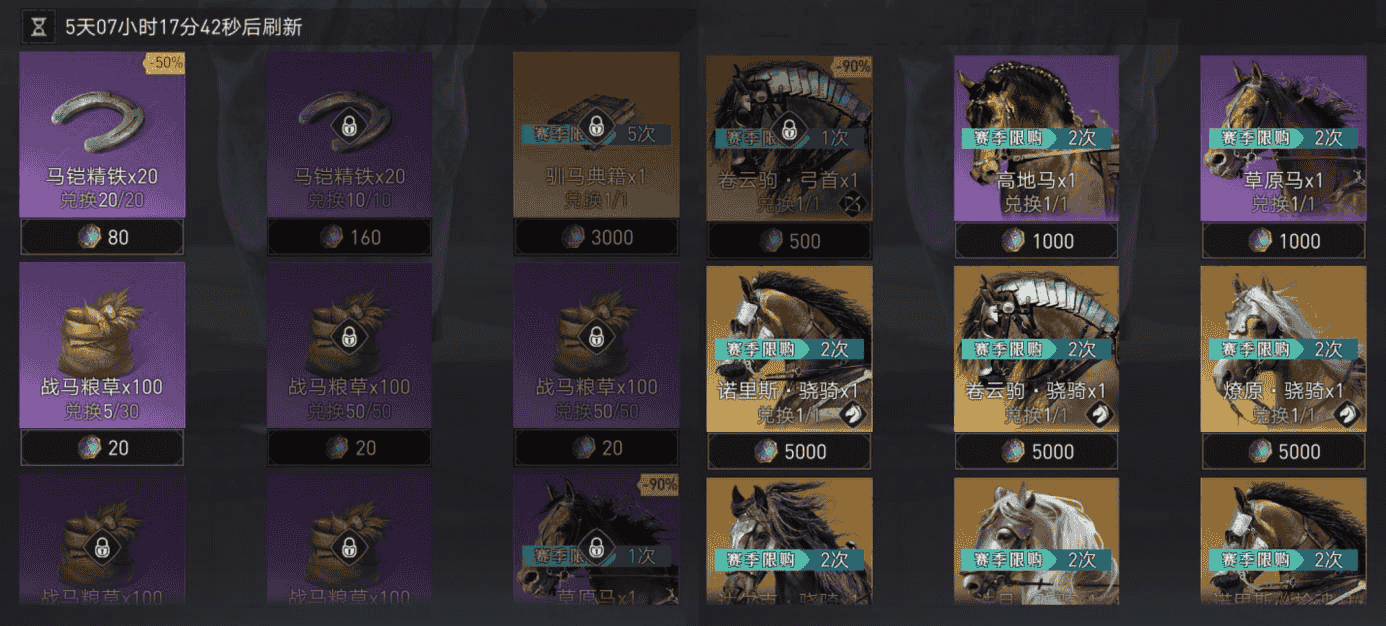
Task: Choose the 诺里斯·骁骑x1 horse tile
Action: tap(789, 348)
